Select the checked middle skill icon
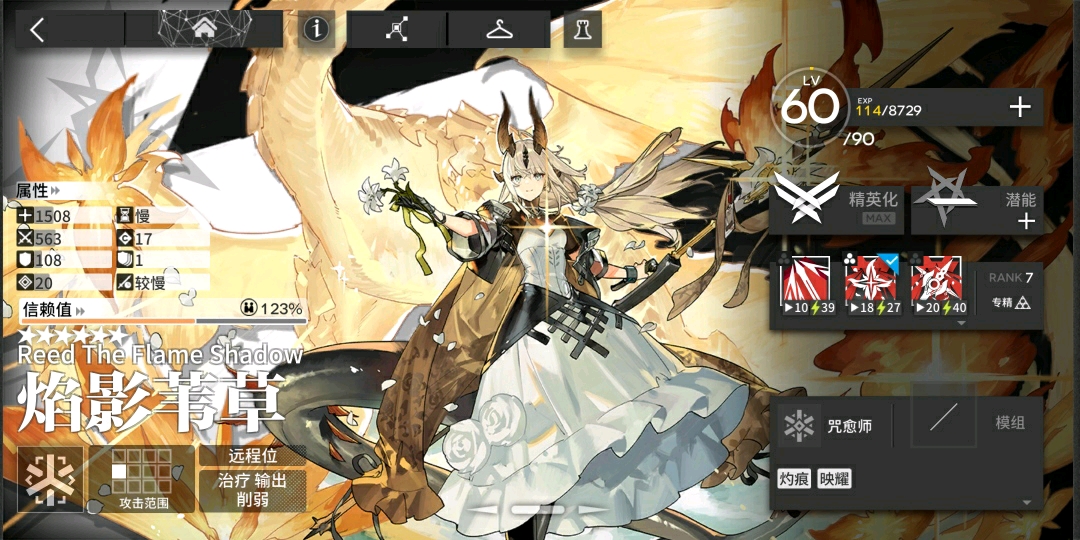 click(x=873, y=285)
